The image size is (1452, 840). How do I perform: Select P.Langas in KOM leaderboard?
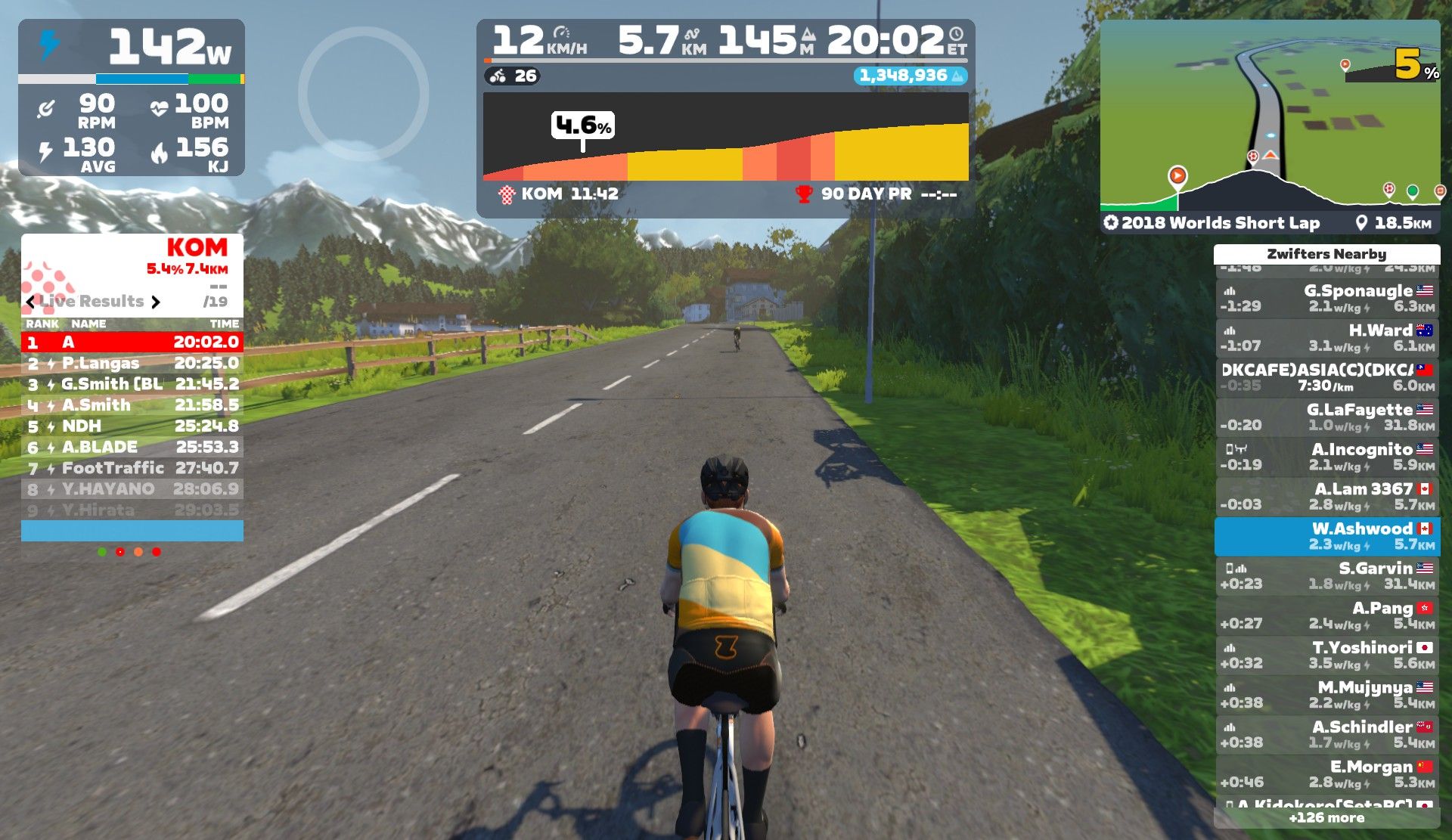(132, 364)
